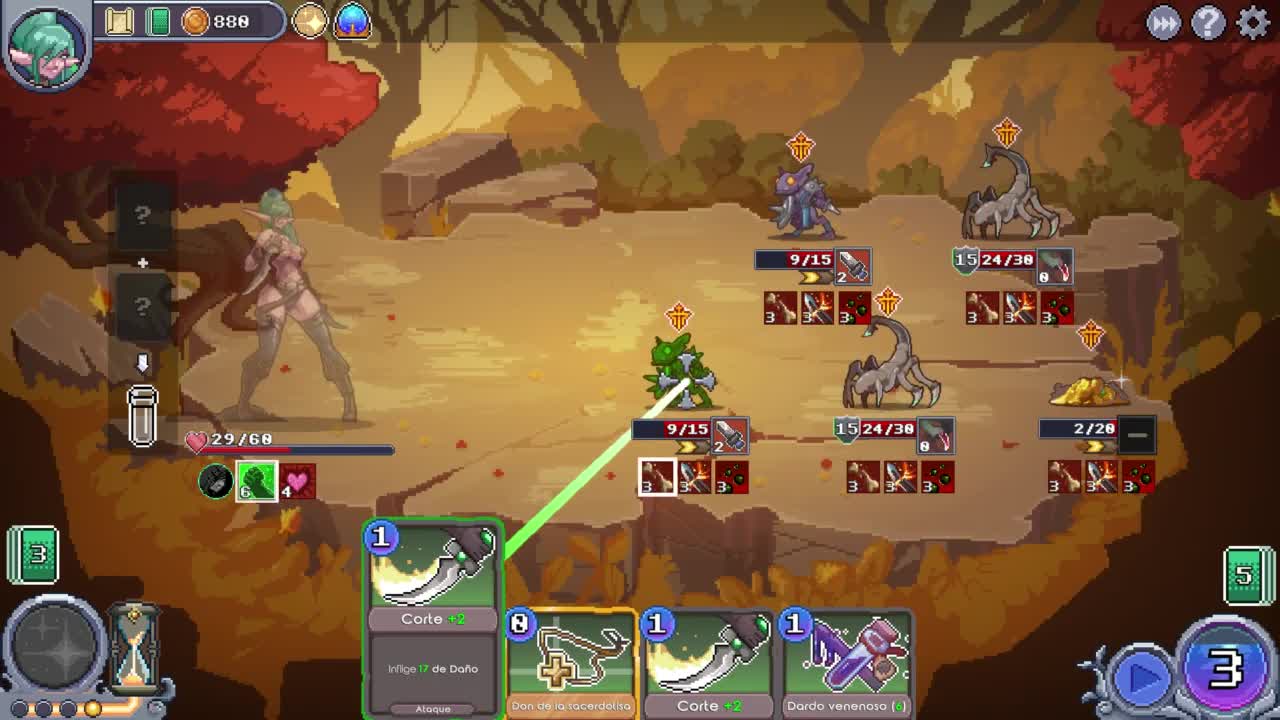View the full deck card icon
Screen dimensions: 1280x720
coord(158,21)
